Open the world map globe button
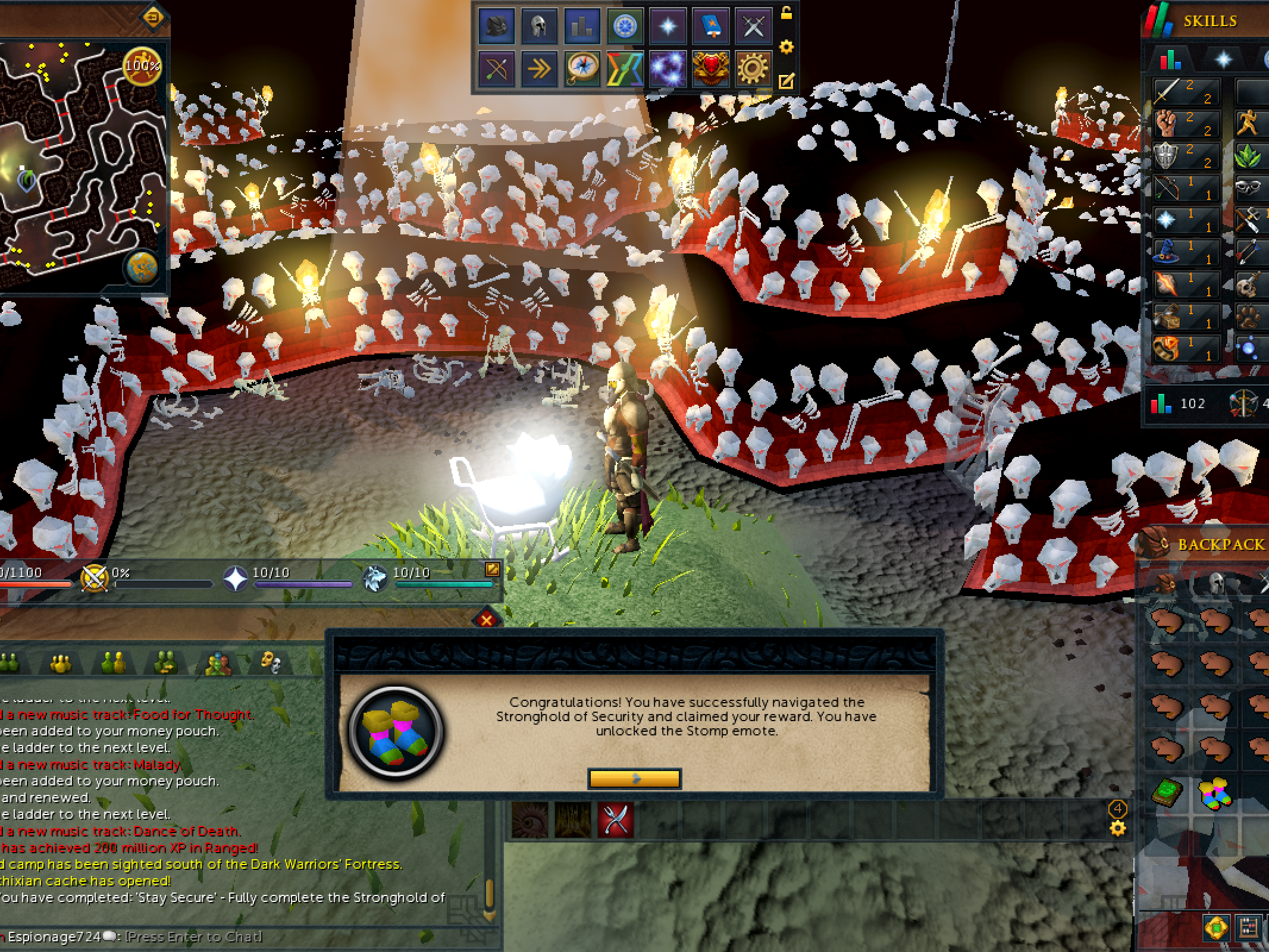Image resolution: width=1269 pixels, height=952 pixels. click(142, 267)
